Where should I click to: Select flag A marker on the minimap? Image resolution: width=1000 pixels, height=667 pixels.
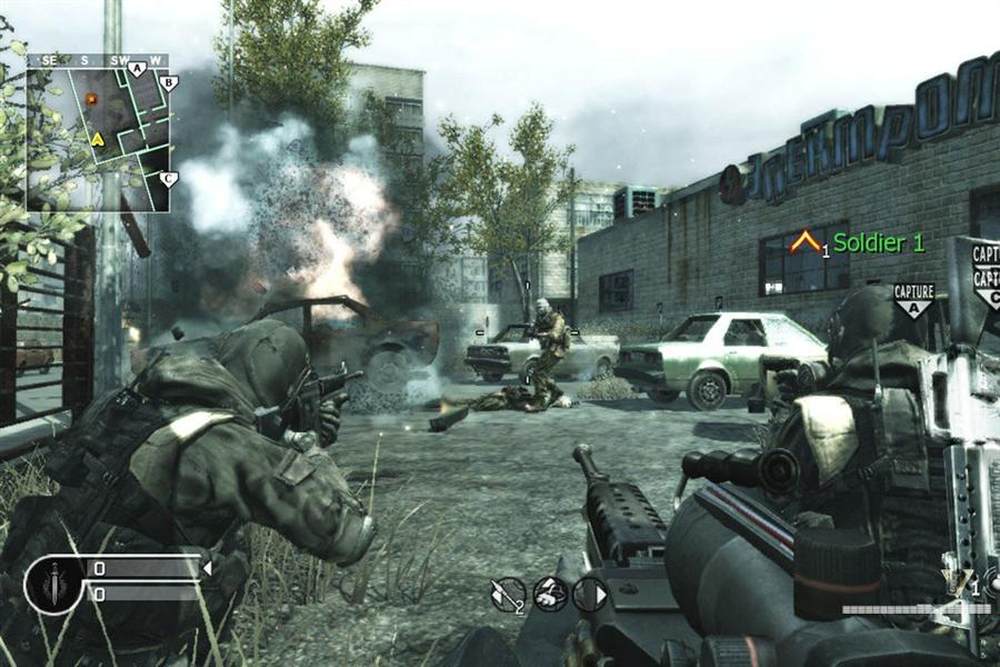[138, 68]
